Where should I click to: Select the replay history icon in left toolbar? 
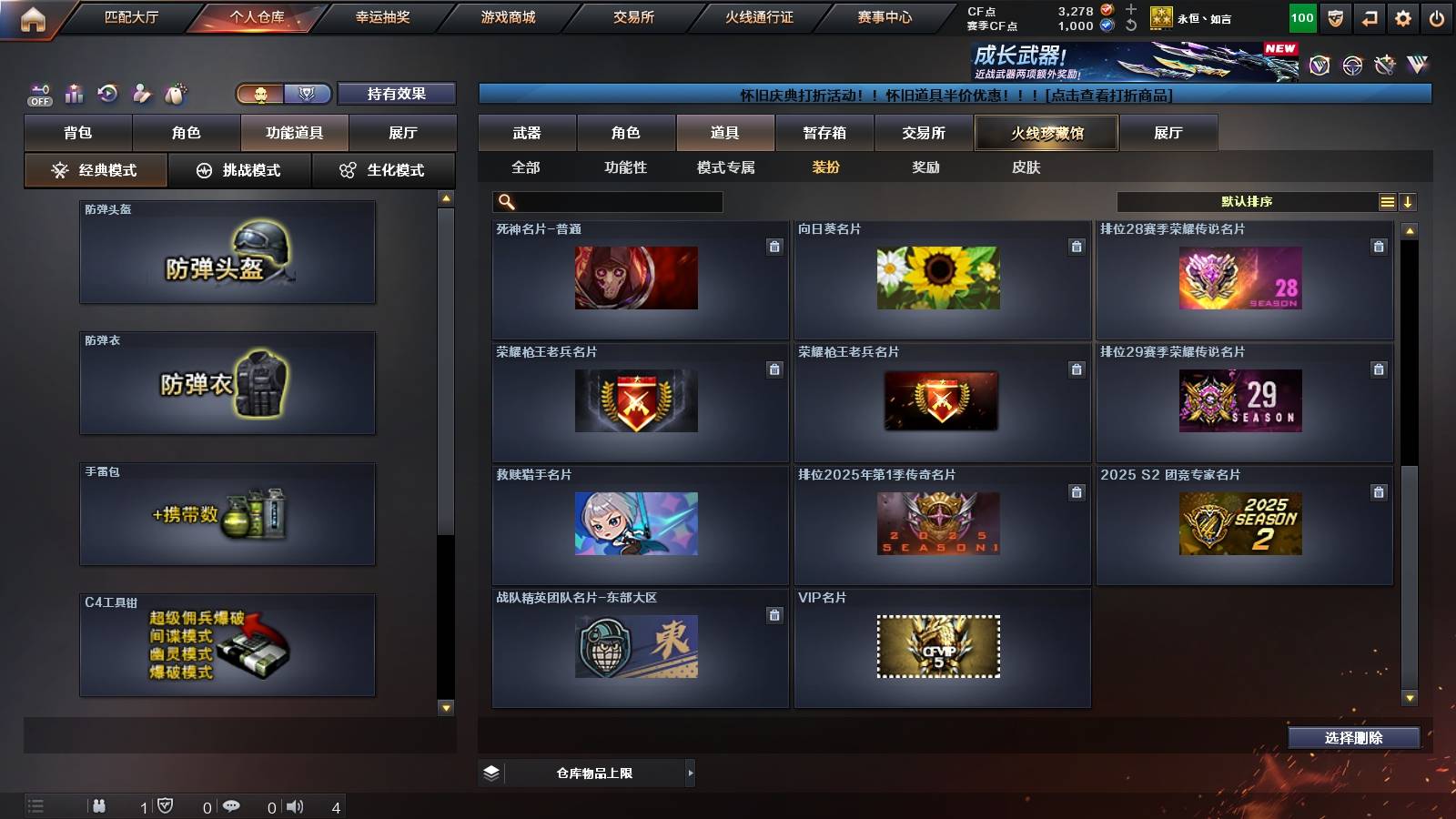[106, 93]
